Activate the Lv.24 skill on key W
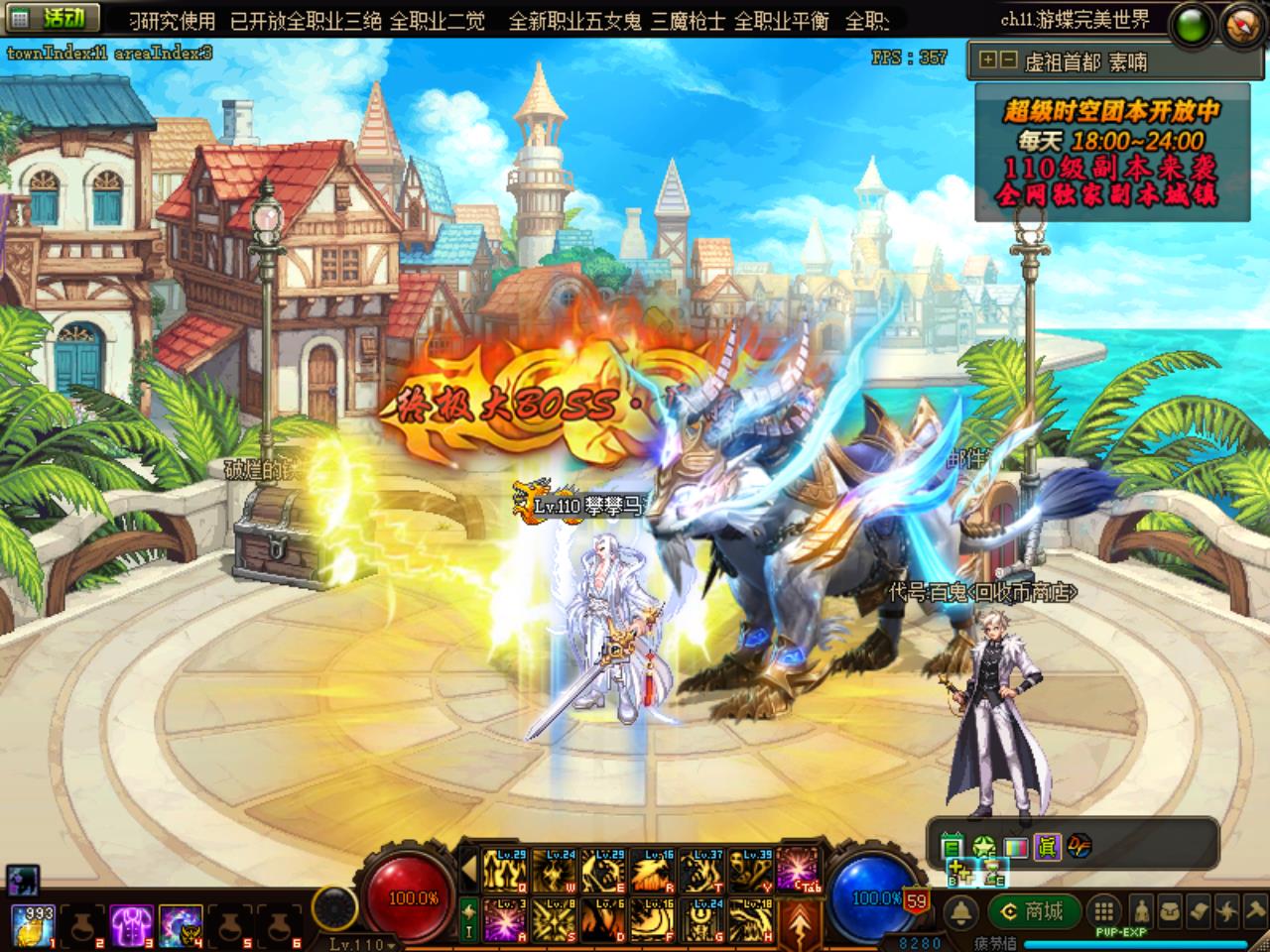This screenshot has height=952, width=1270. tap(556, 871)
